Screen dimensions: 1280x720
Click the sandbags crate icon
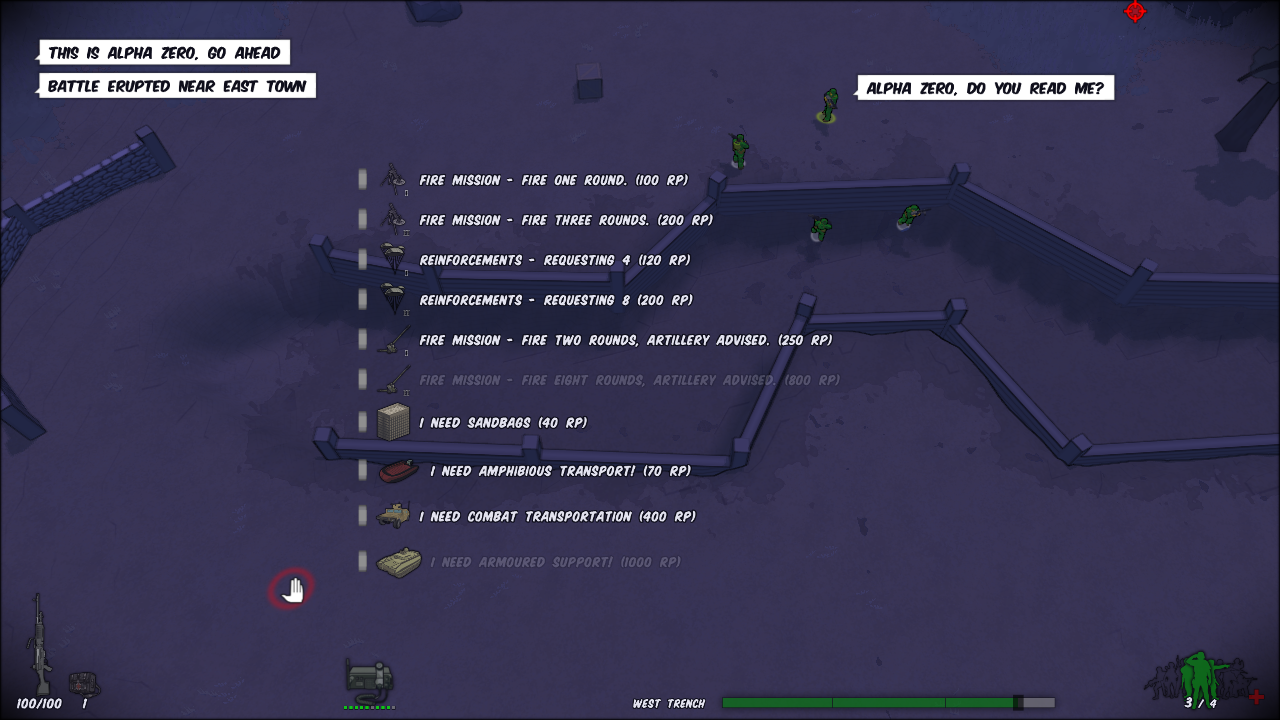394,420
